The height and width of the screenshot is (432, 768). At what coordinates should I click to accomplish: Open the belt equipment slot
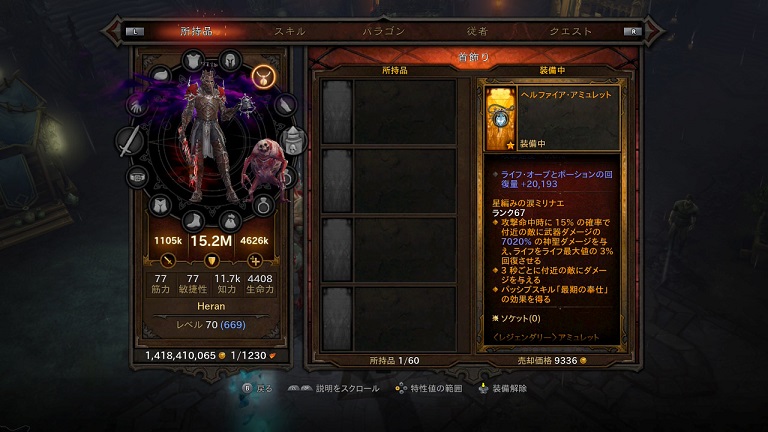click(137, 177)
